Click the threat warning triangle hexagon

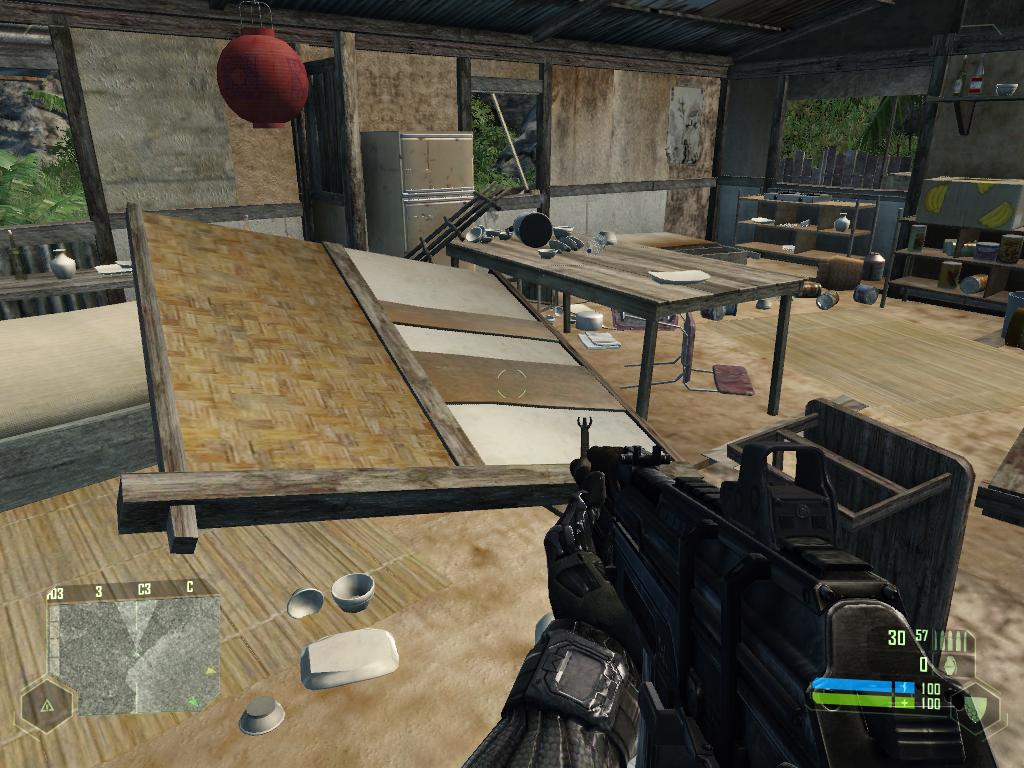47,706
